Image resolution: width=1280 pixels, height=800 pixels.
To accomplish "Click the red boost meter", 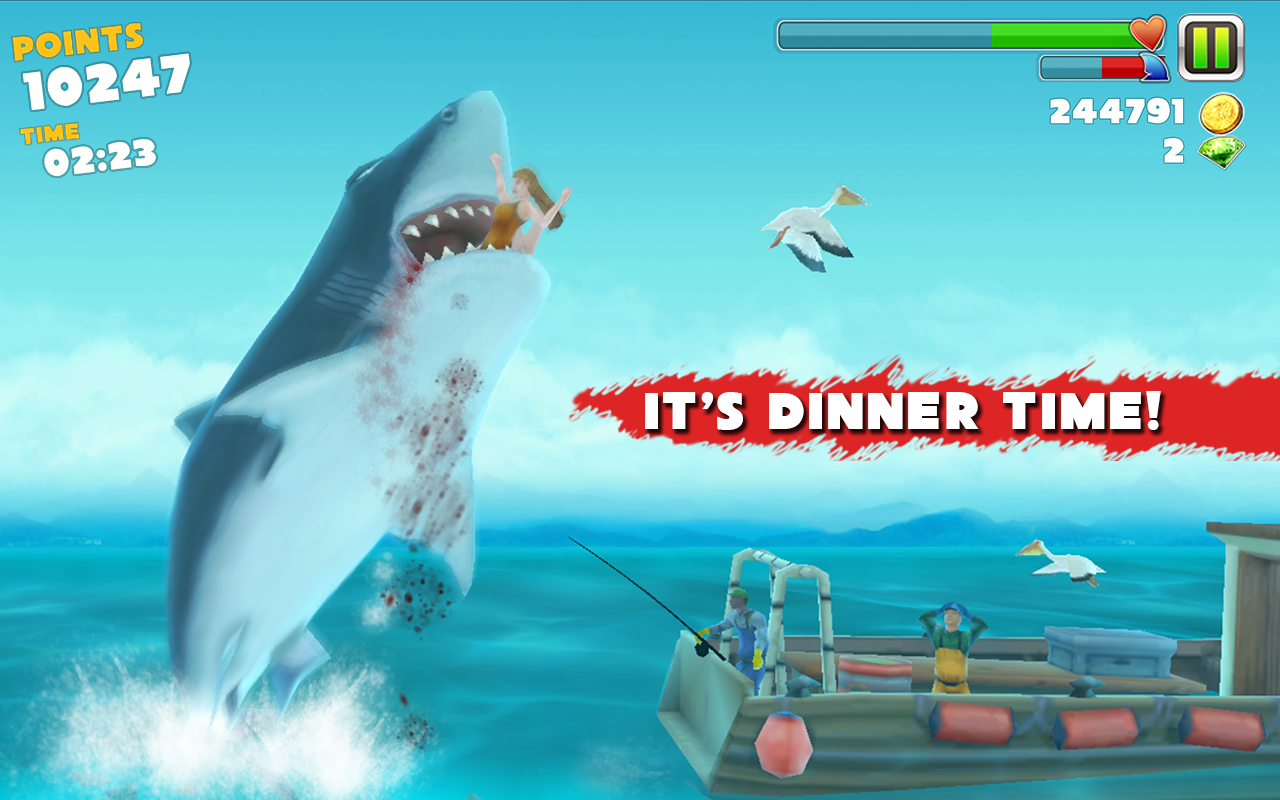I will coord(1119,66).
